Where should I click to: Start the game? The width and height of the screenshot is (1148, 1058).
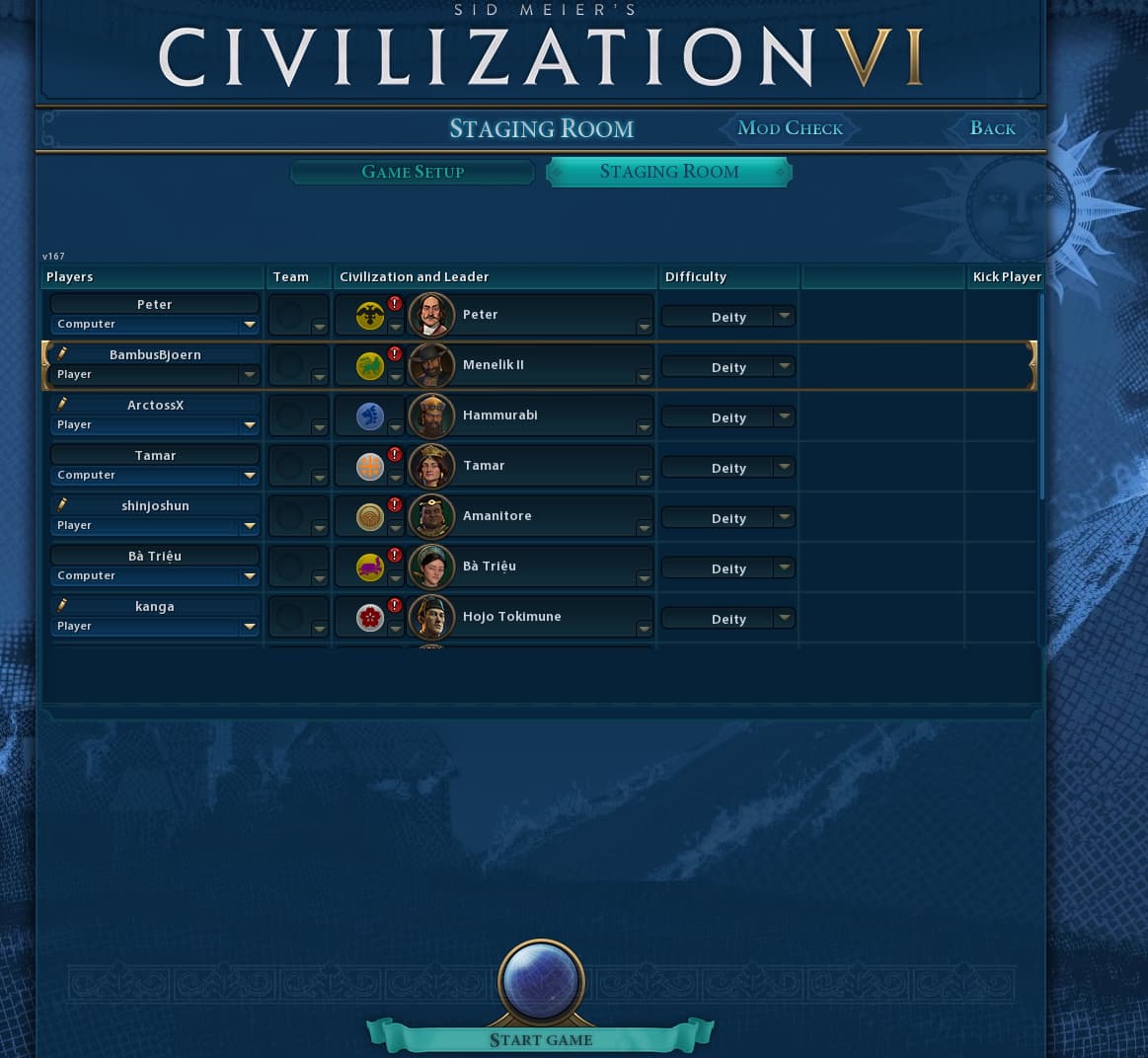541,1039
